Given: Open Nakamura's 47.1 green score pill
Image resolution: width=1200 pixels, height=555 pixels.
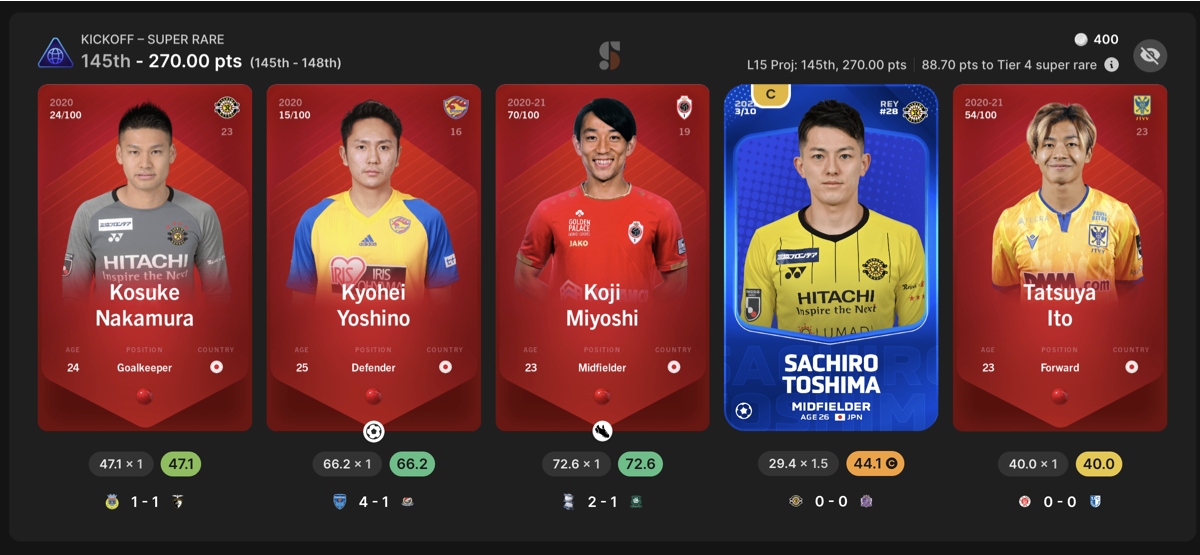Looking at the screenshot, I should pyautogui.click(x=183, y=464).
